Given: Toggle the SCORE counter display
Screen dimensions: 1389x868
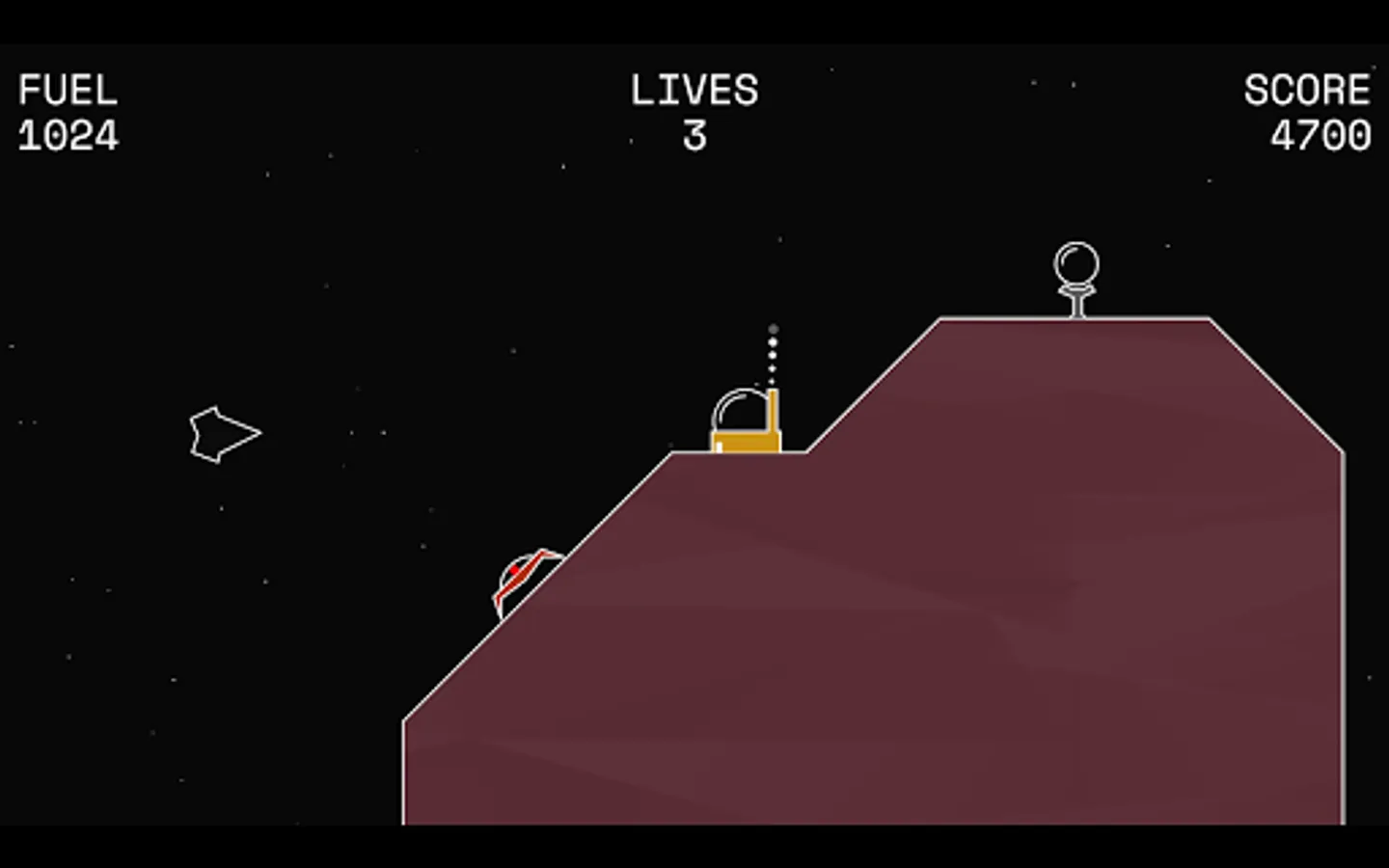Looking at the screenshot, I should point(1321,133).
